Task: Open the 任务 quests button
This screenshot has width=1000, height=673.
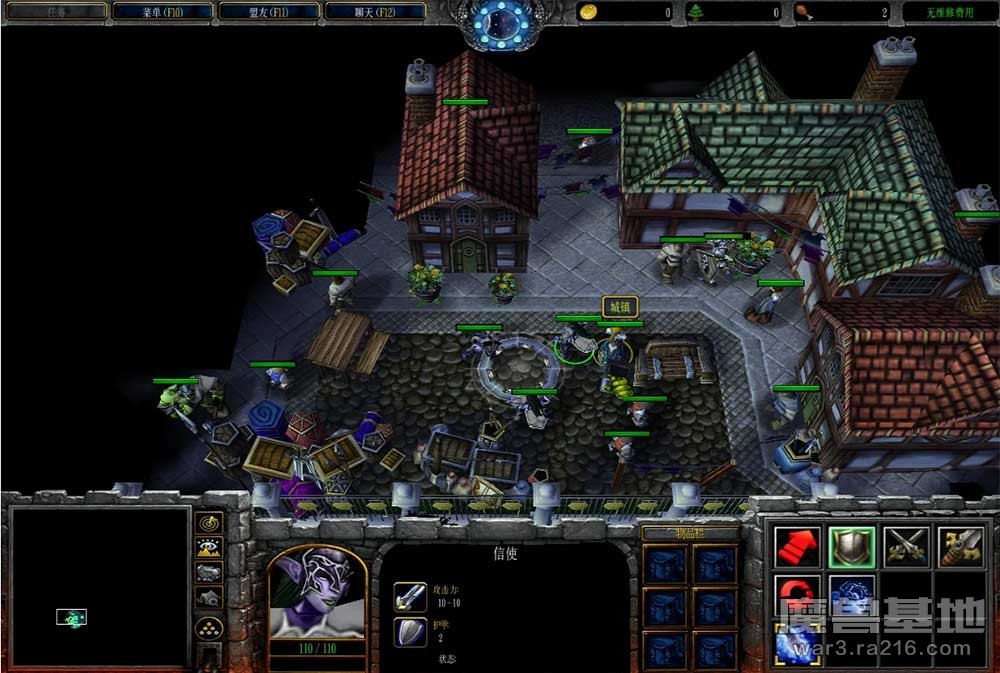Action: pos(55,12)
